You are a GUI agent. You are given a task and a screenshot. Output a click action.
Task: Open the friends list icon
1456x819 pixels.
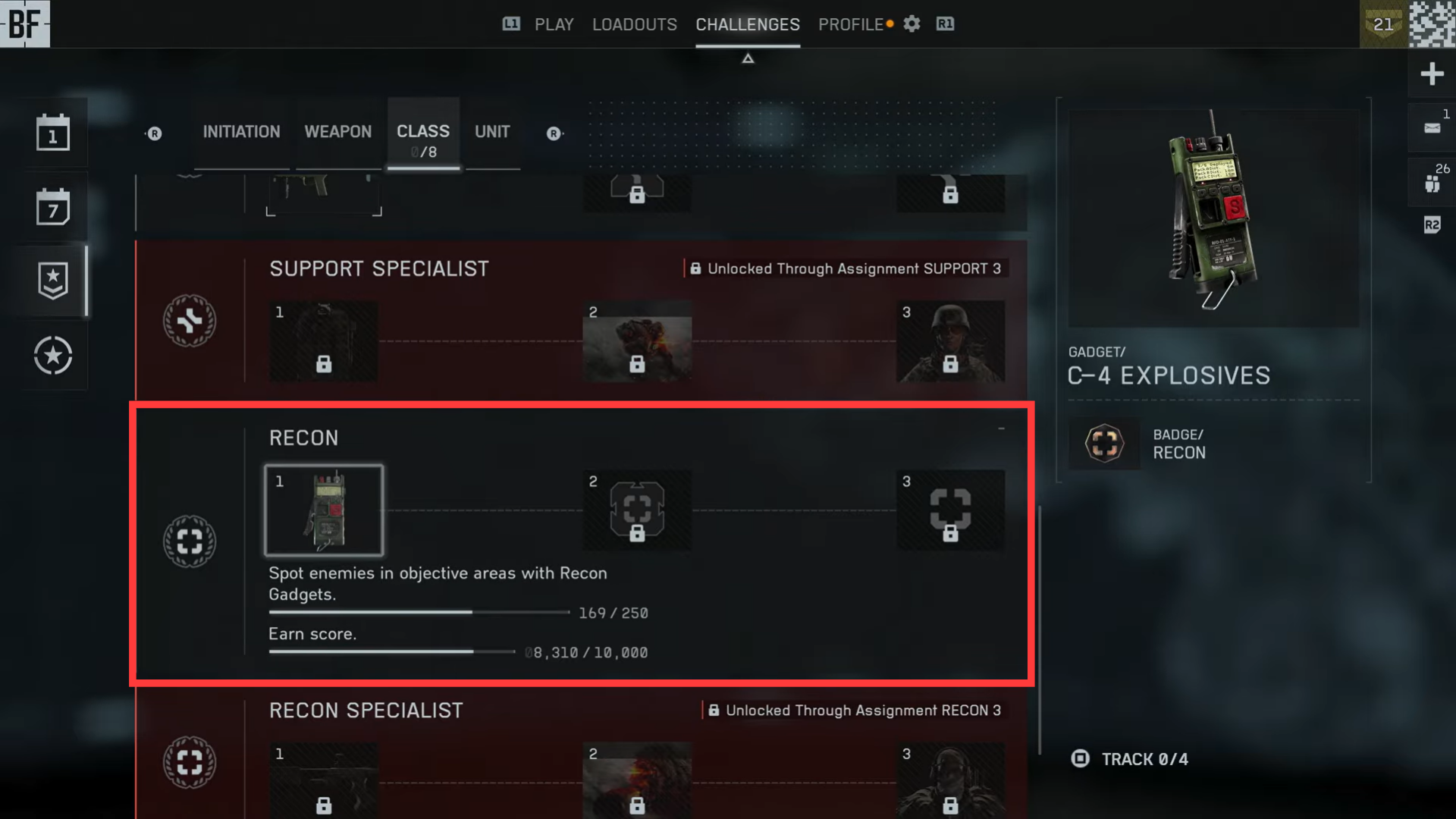[x=1432, y=184]
